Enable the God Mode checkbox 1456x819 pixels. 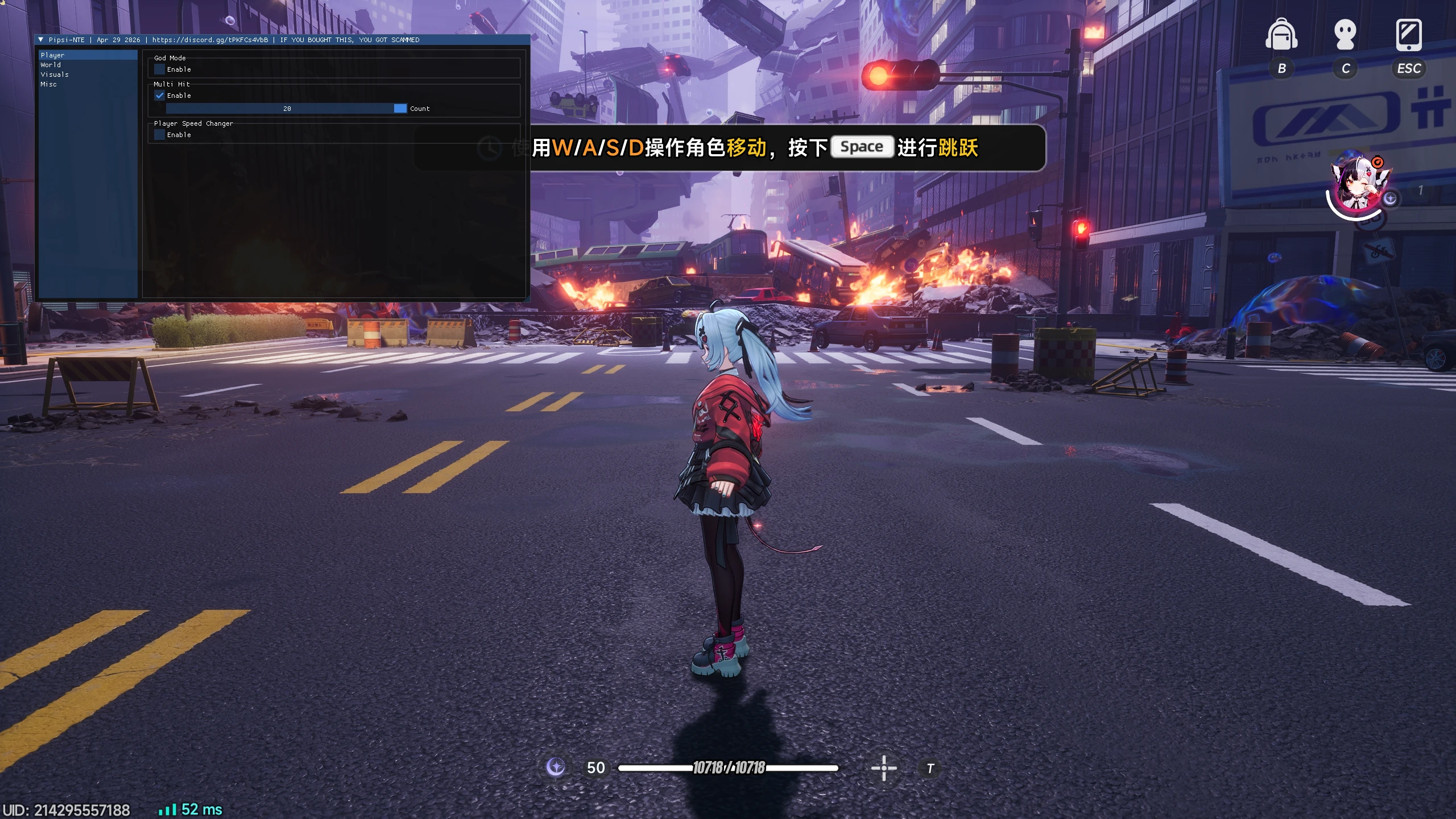[x=160, y=69]
